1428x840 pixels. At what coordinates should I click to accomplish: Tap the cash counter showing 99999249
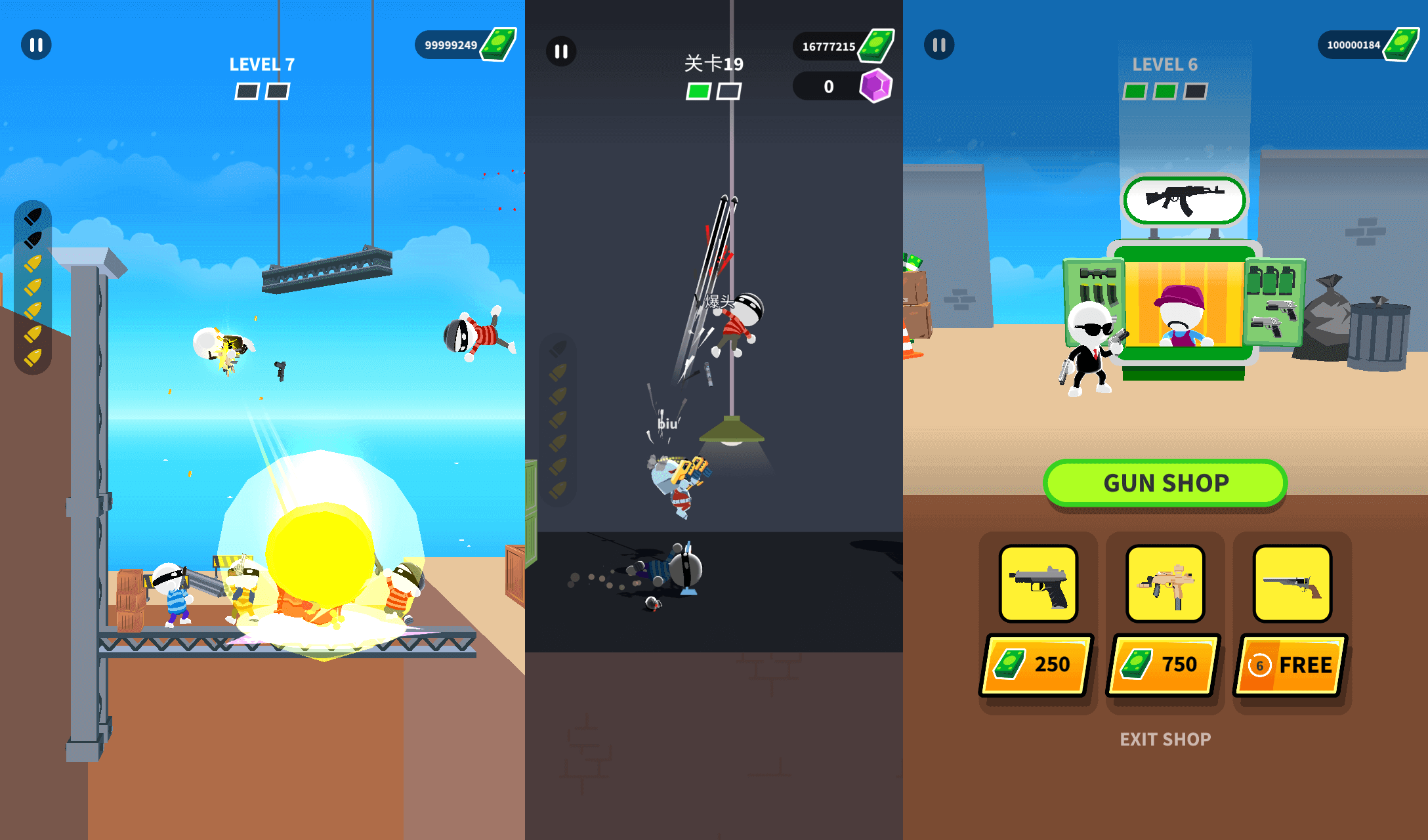click(463, 44)
